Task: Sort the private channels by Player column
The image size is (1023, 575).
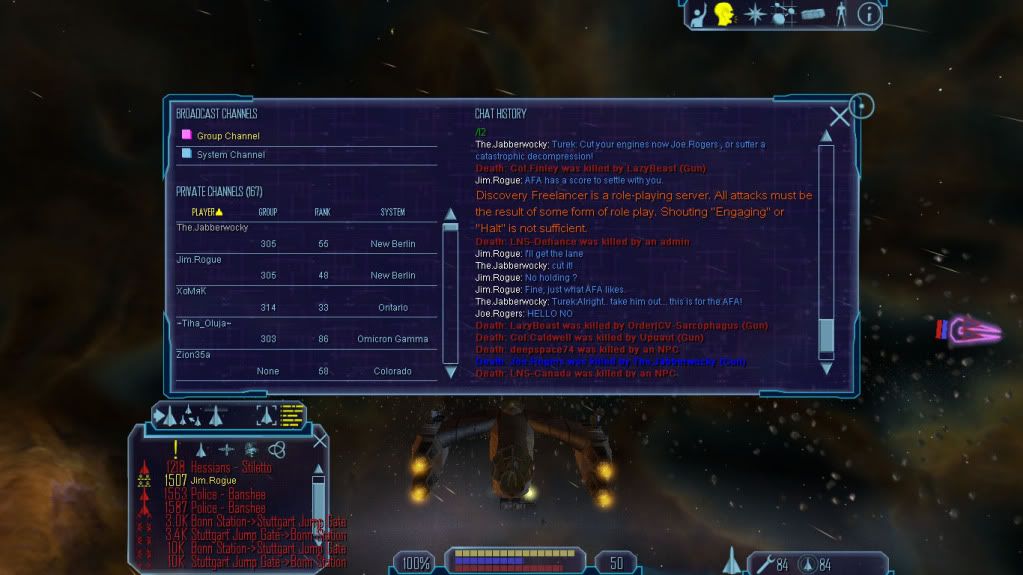Action: 207,212
